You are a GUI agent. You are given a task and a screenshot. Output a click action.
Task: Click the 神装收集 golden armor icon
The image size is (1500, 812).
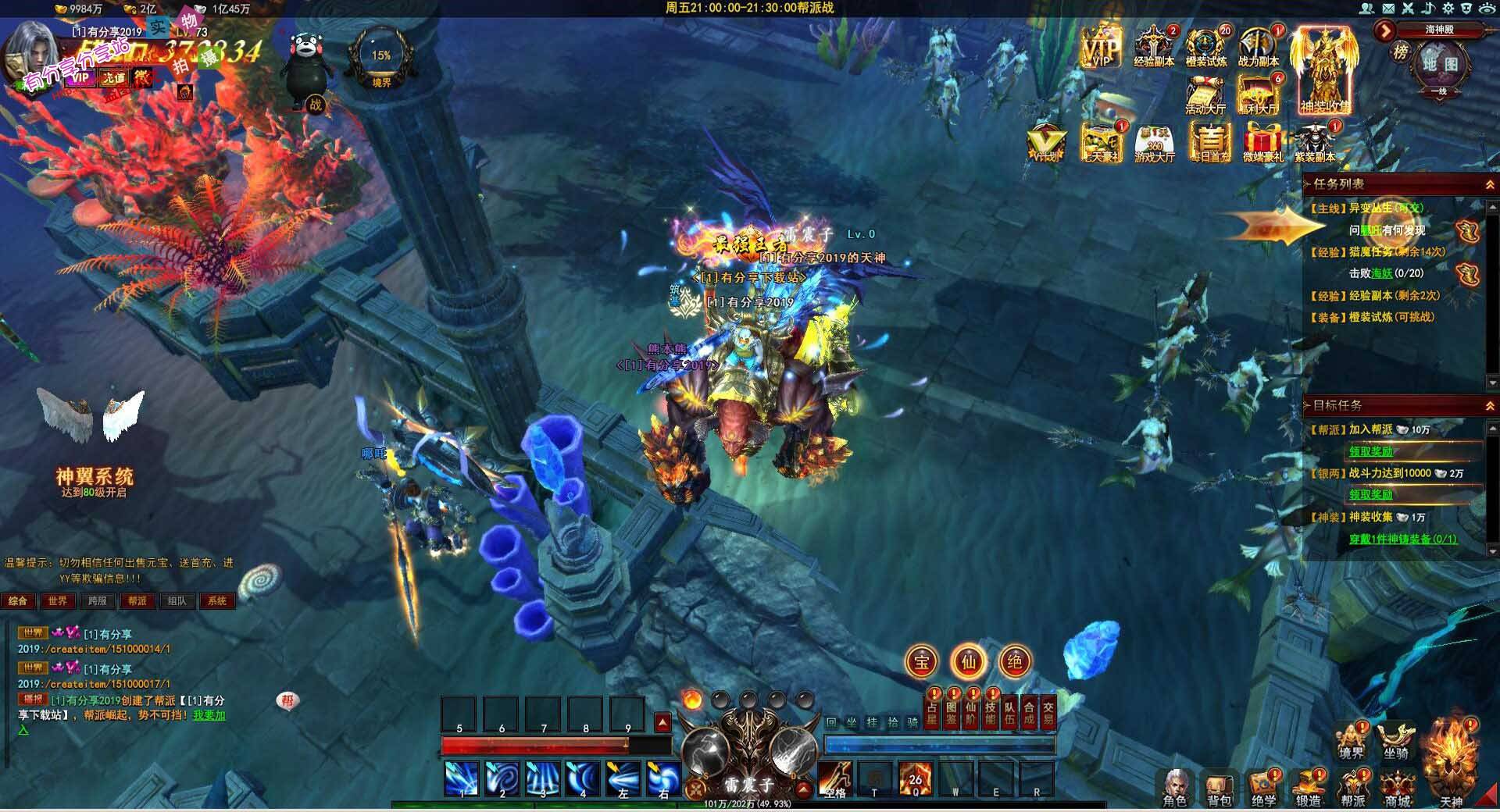1325,70
